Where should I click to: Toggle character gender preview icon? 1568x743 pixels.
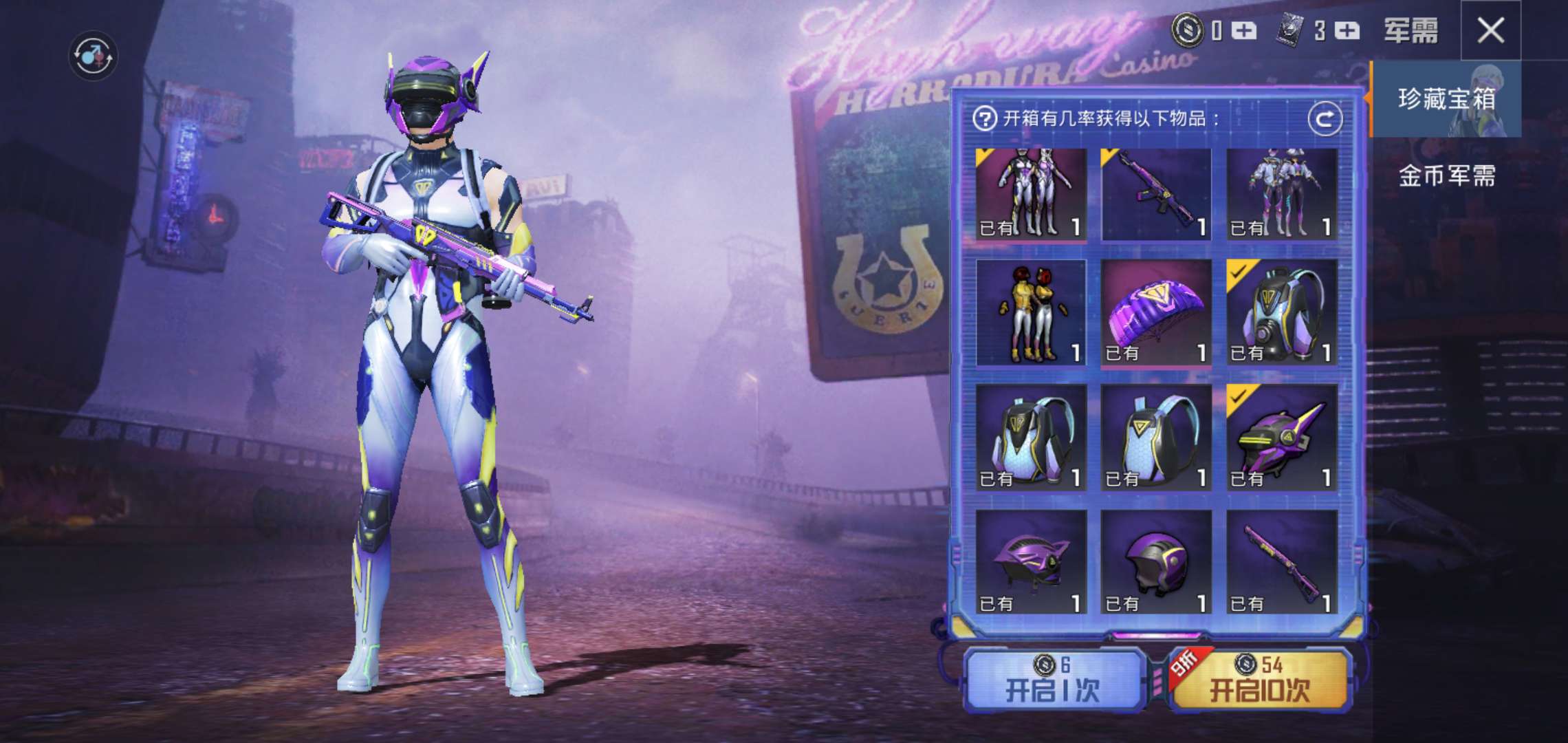[93, 55]
